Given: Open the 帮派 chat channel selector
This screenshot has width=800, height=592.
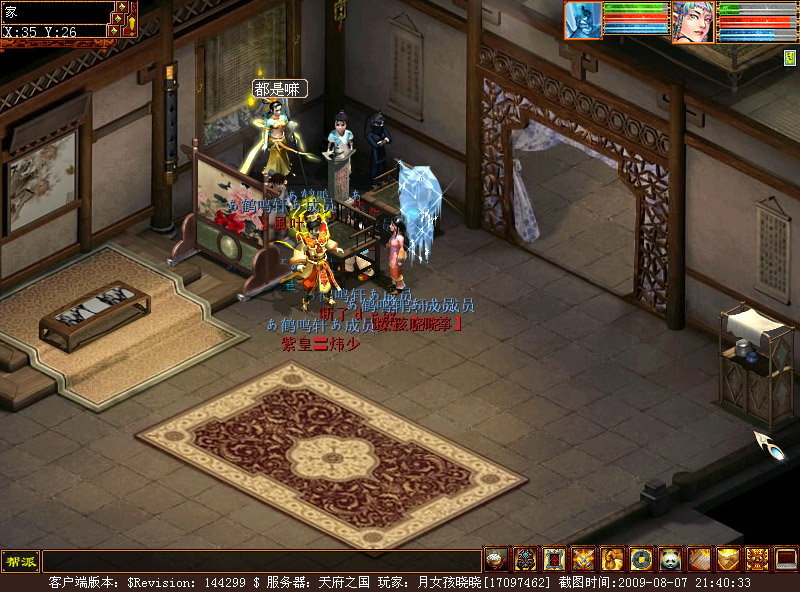Looking at the screenshot, I should (19, 561).
